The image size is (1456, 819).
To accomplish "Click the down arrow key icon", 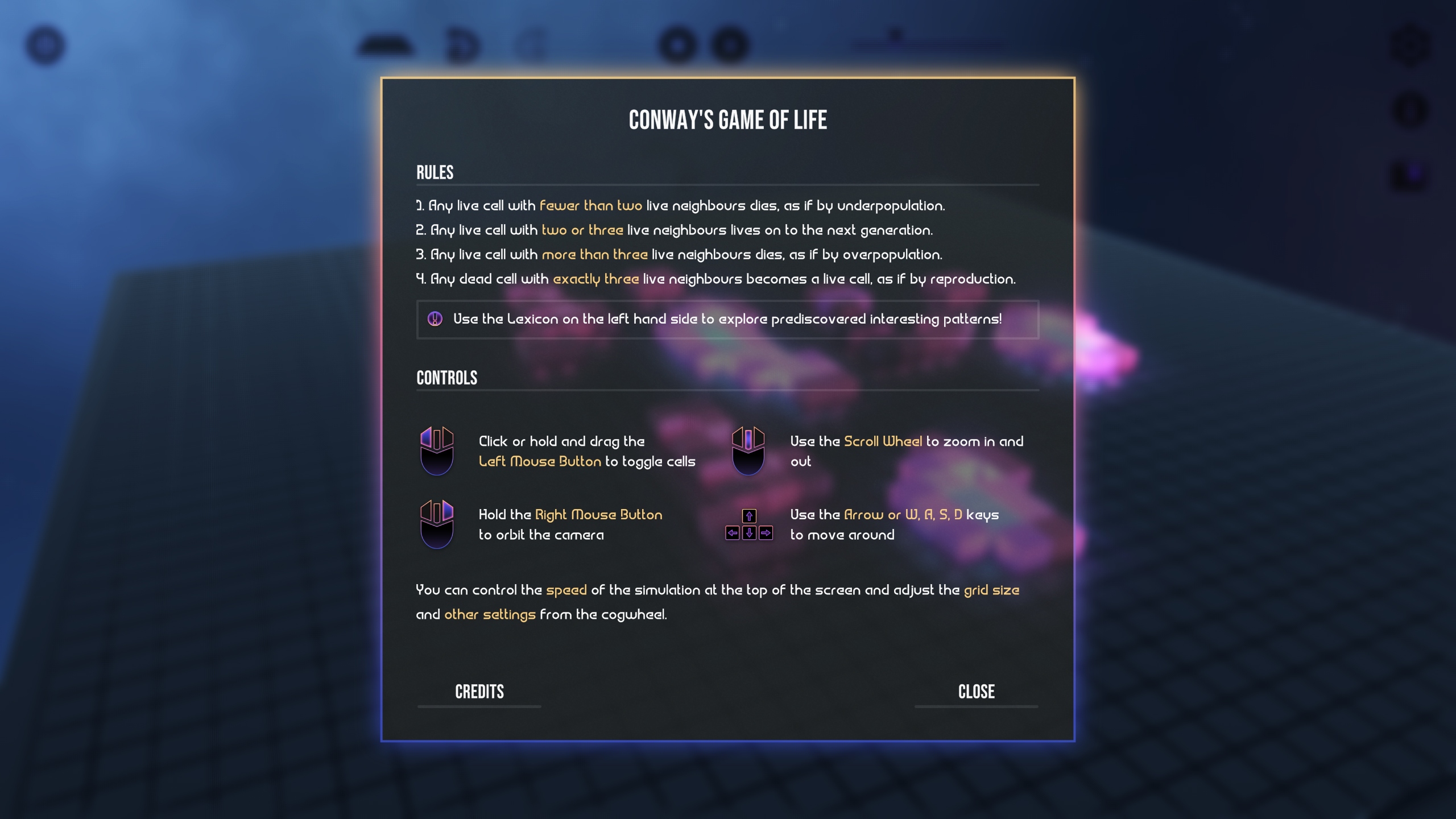I will (x=749, y=533).
